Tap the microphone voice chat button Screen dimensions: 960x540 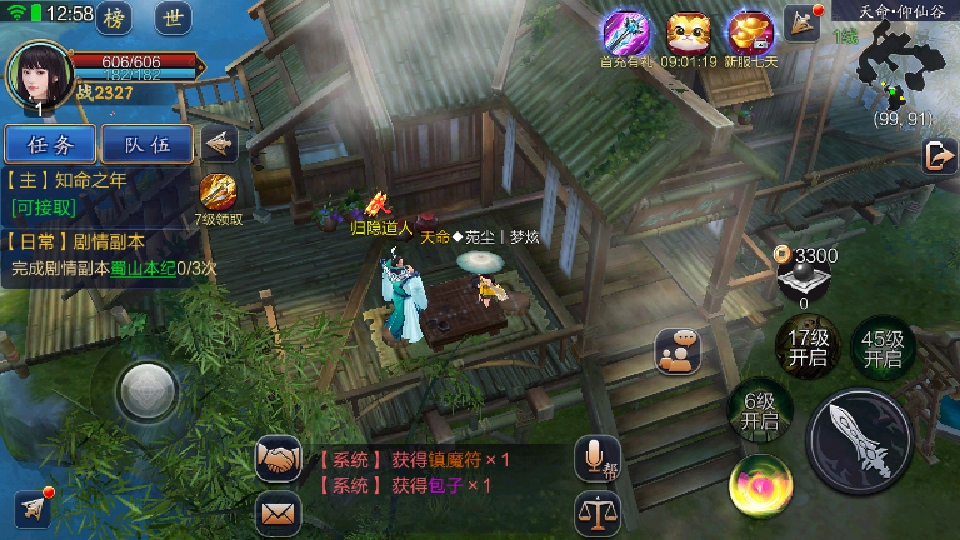tap(597, 459)
